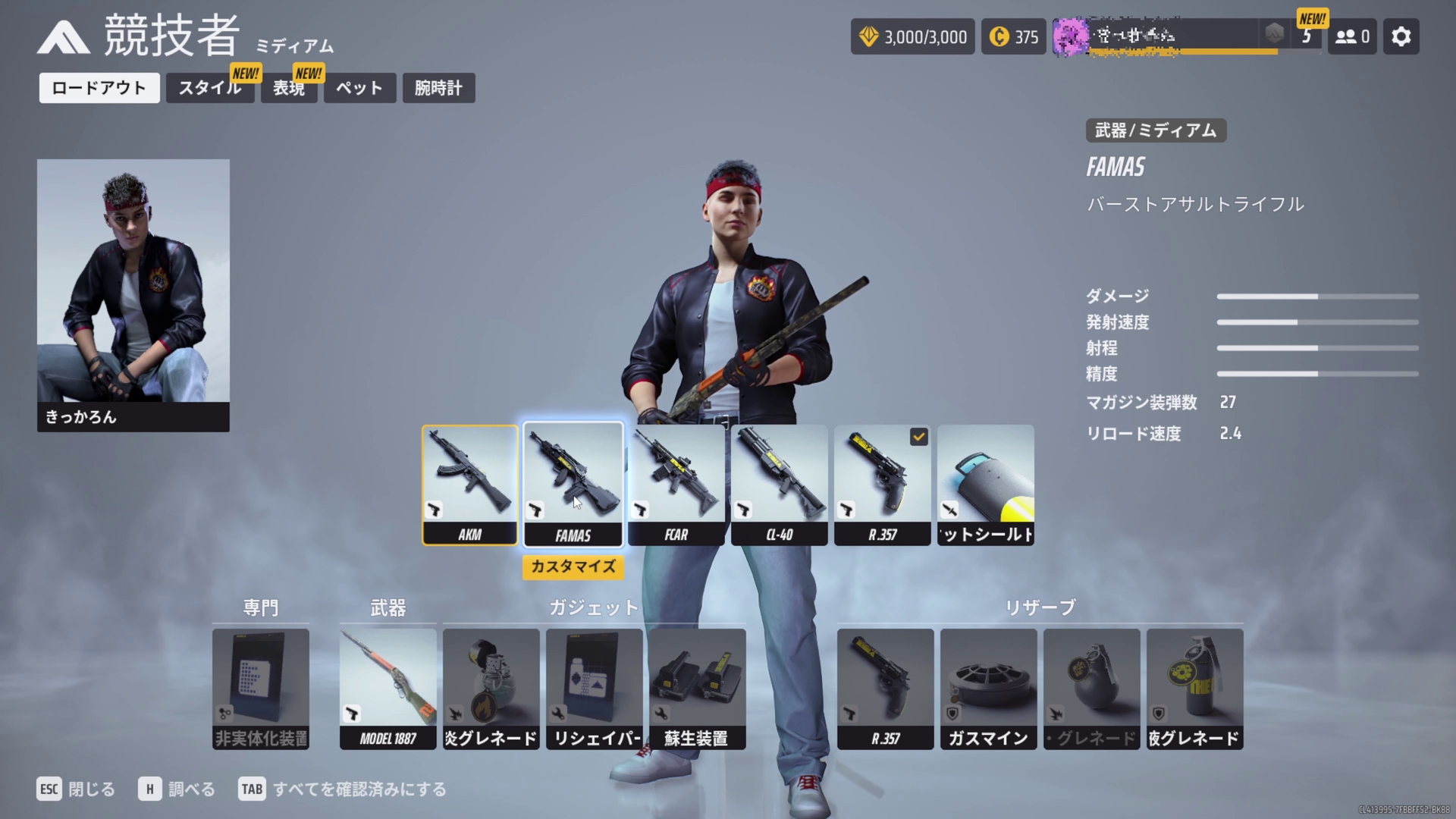This screenshot has width=1456, height=819.
Task: Select the 炎グレネード gadget
Action: point(491,682)
